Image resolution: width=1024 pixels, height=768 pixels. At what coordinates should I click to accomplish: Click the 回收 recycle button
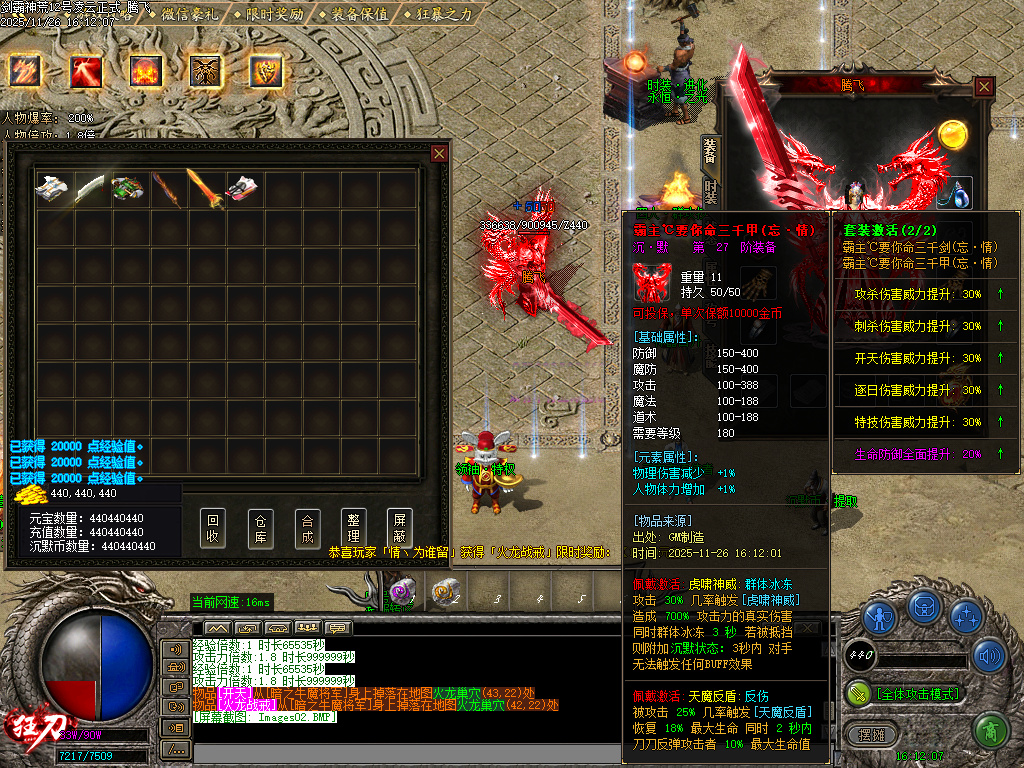213,529
